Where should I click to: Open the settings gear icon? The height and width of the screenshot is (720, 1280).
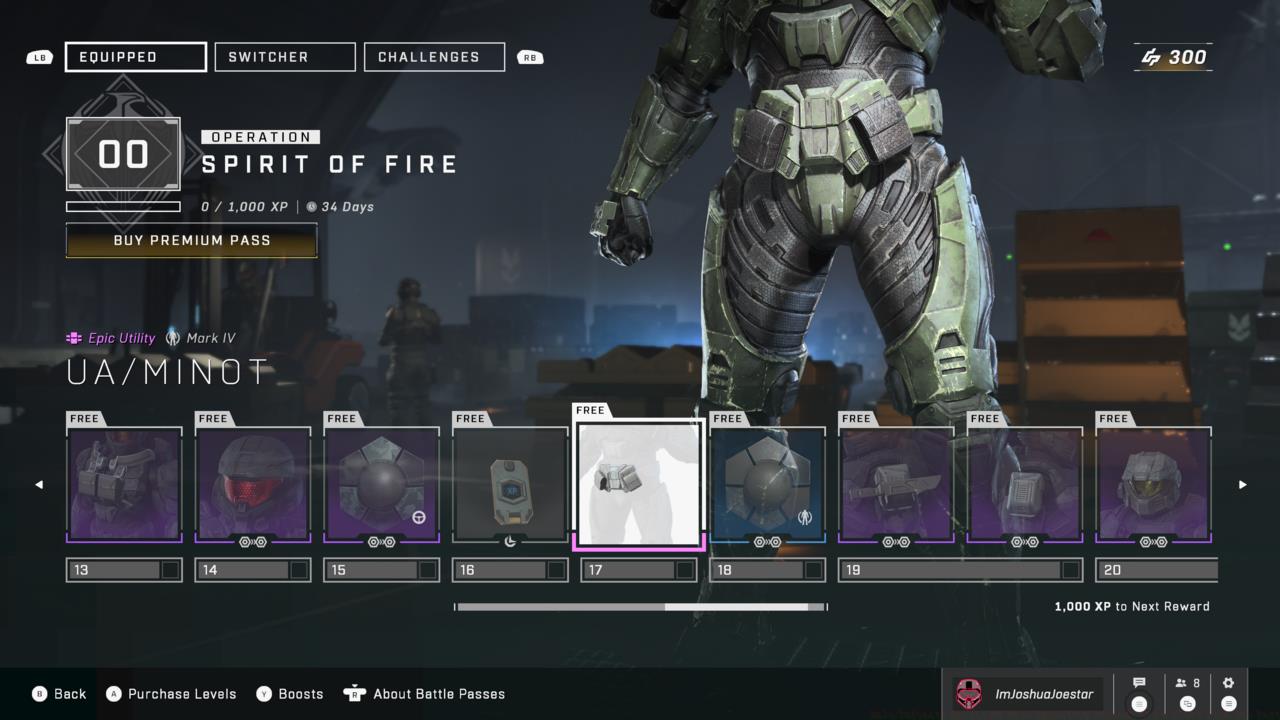[1229, 693]
